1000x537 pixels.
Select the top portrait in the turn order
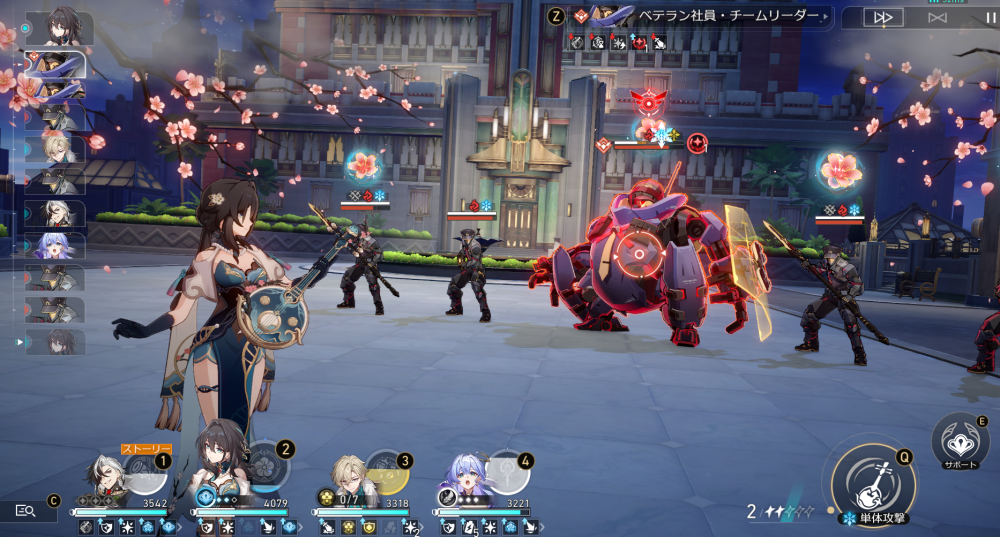click(58, 28)
